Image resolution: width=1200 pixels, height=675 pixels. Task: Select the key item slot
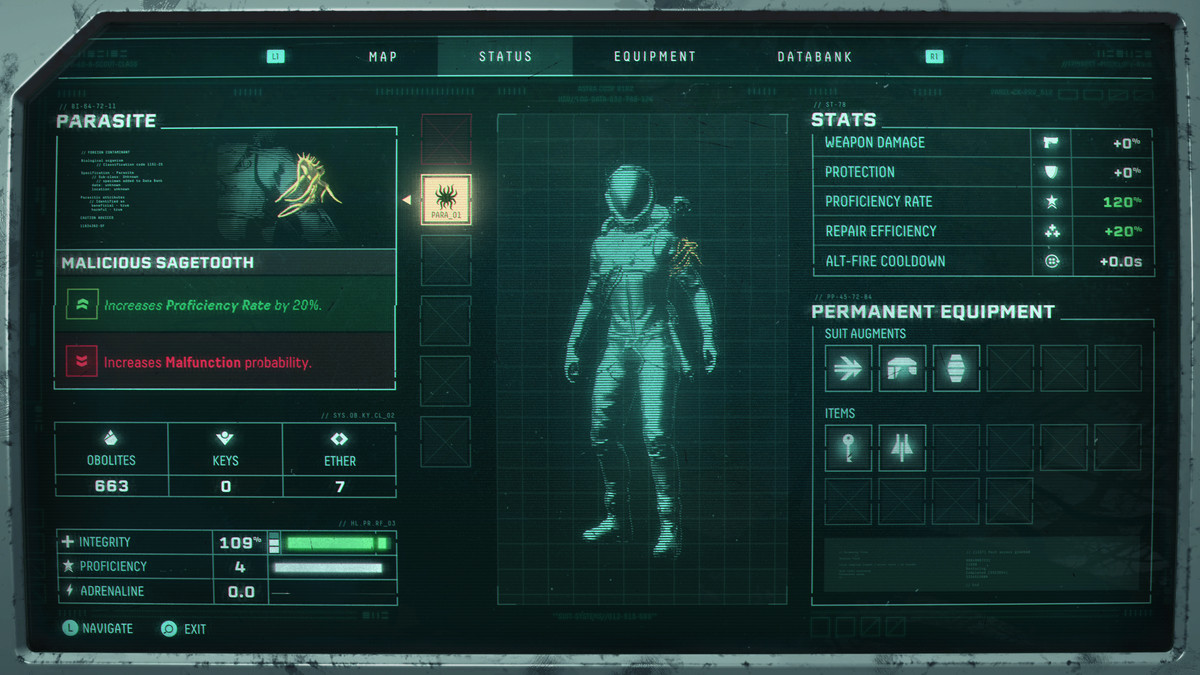coord(849,447)
